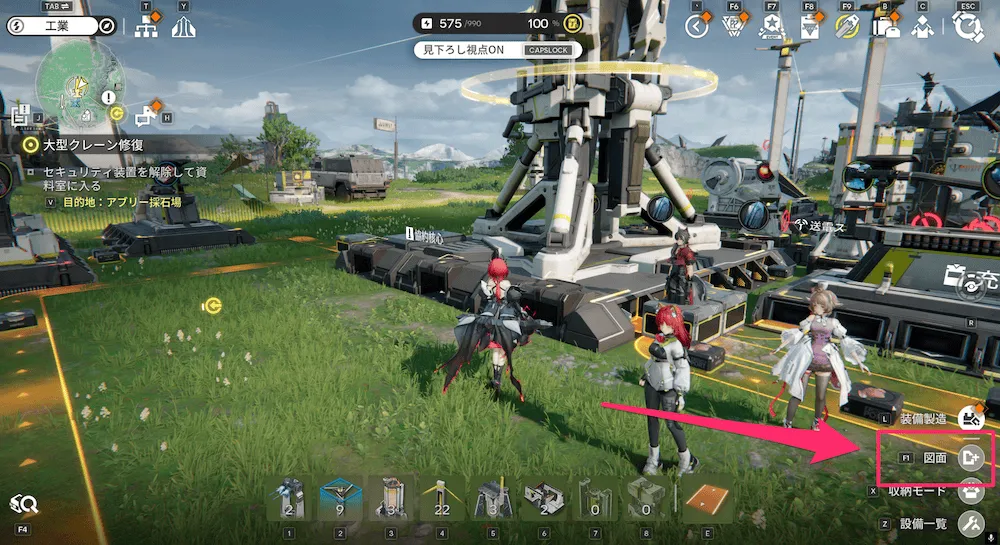Open the 図面 blueprint button

pyautogui.click(x=969, y=457)
